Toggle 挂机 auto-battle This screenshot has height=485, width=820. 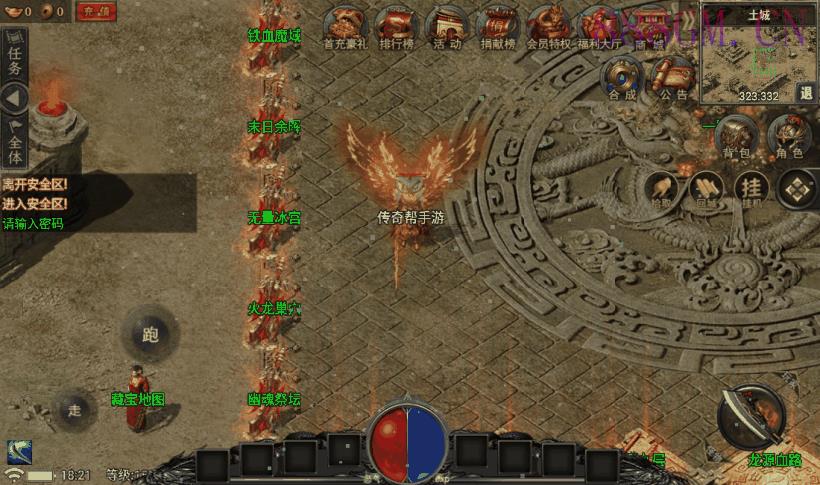click(x=750, y=187)
